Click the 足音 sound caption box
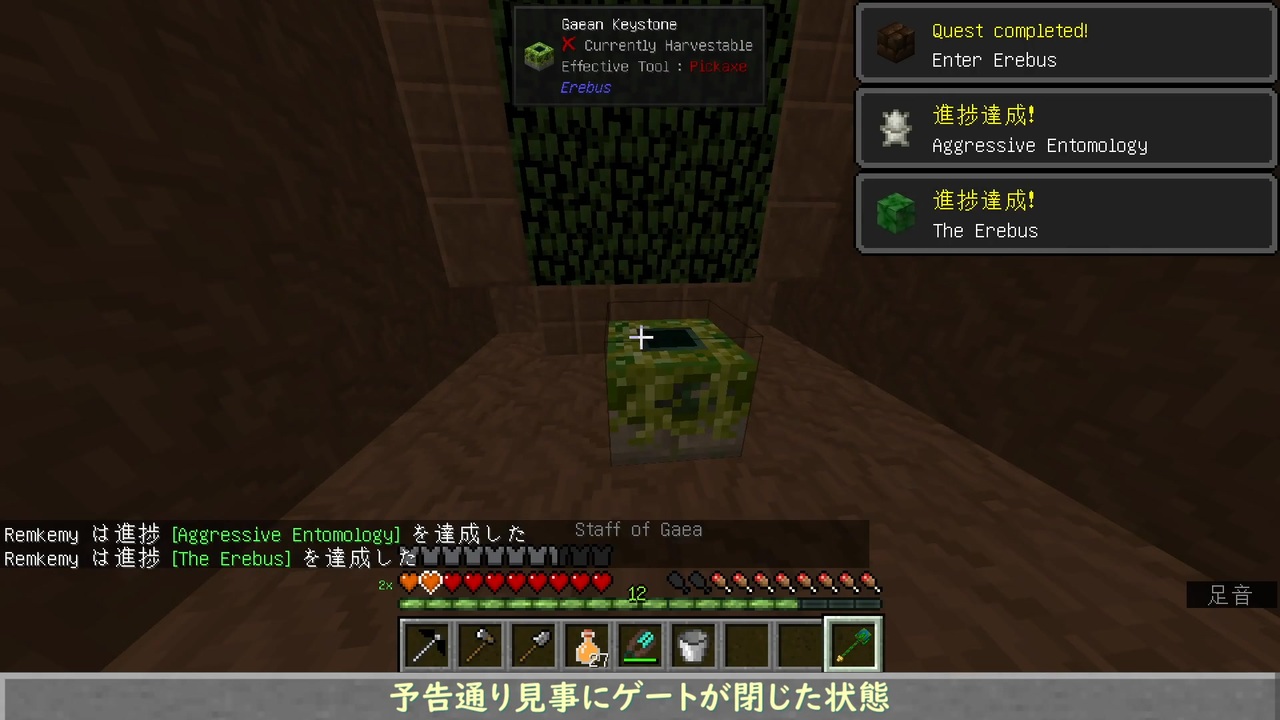This screenshot has width=1280, height=720. point(1229,595)
